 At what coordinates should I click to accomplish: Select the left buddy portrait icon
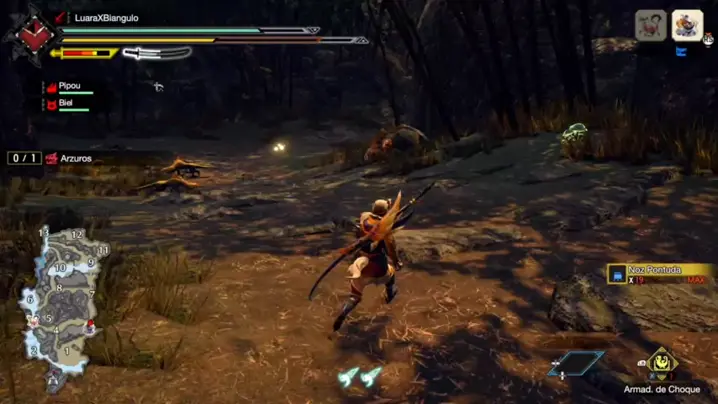tap(651, 26)
